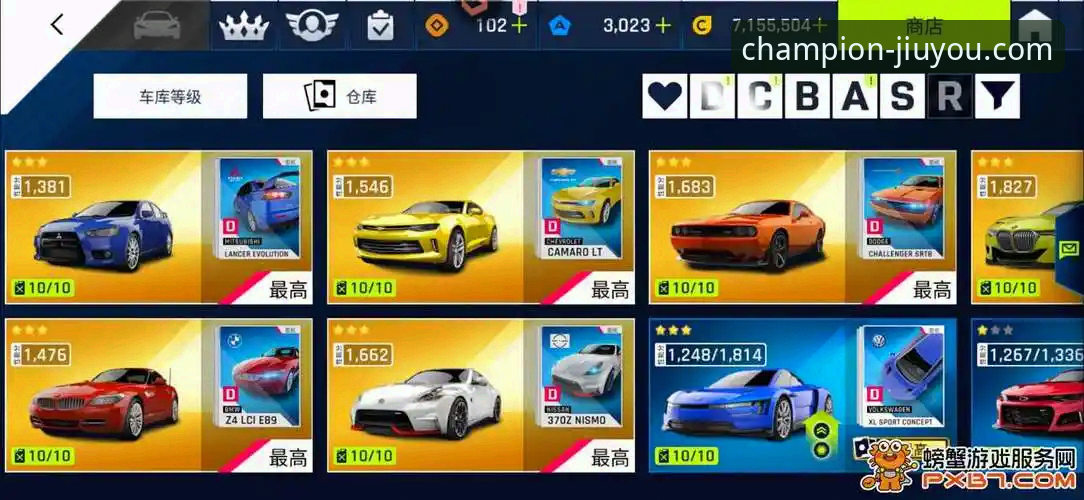Show favorite cars with heart filter
Screen dimensions: 1084x500
coord(665,97)
